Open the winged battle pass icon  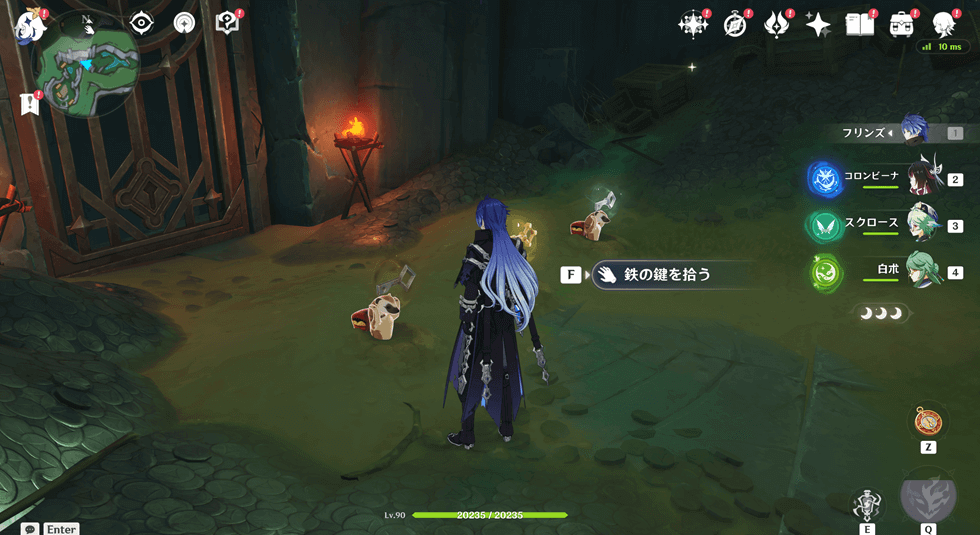point(777,25)
